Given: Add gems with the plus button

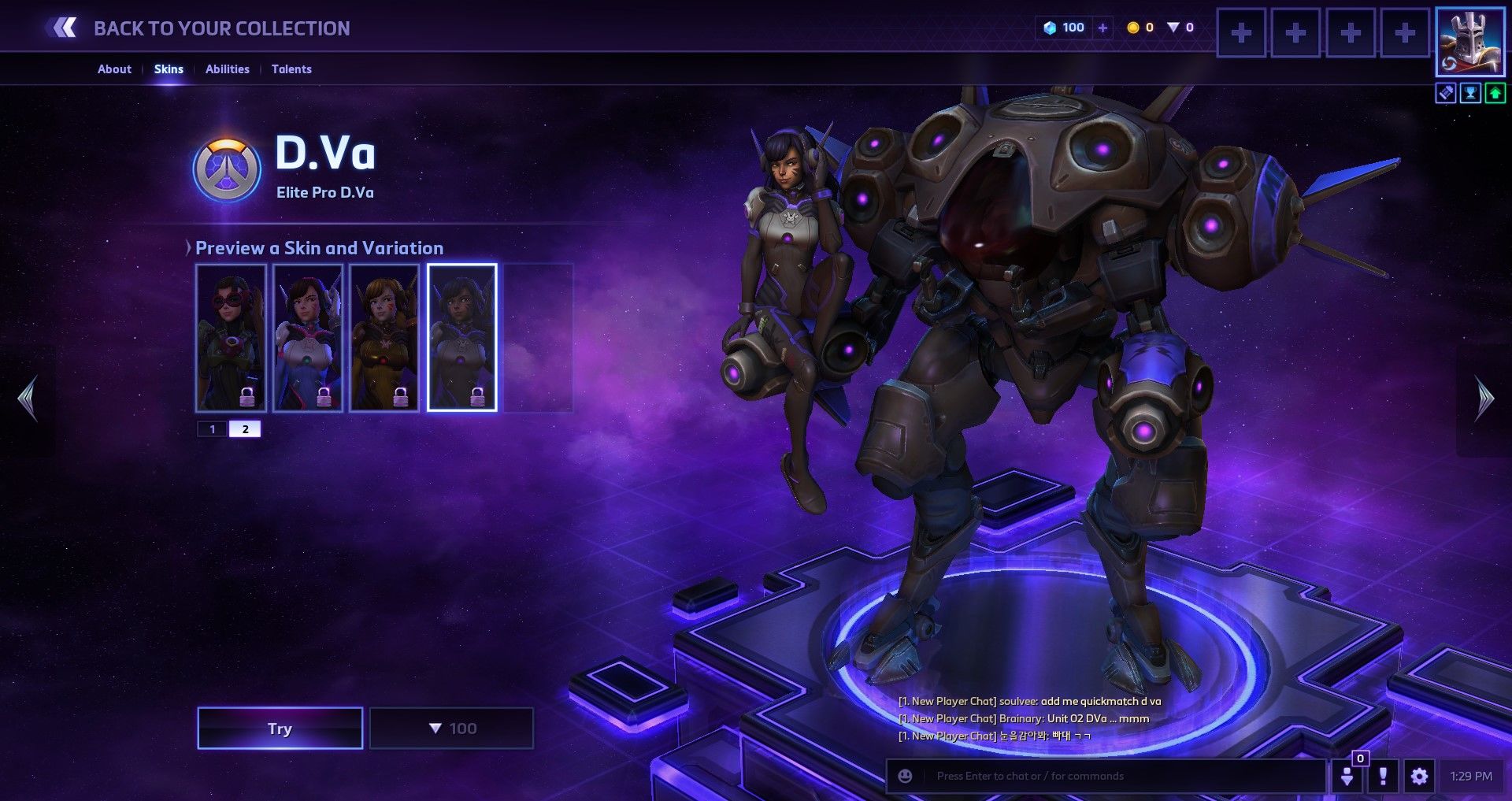Looking at the screenshot, I should [x=1102, y=28].
